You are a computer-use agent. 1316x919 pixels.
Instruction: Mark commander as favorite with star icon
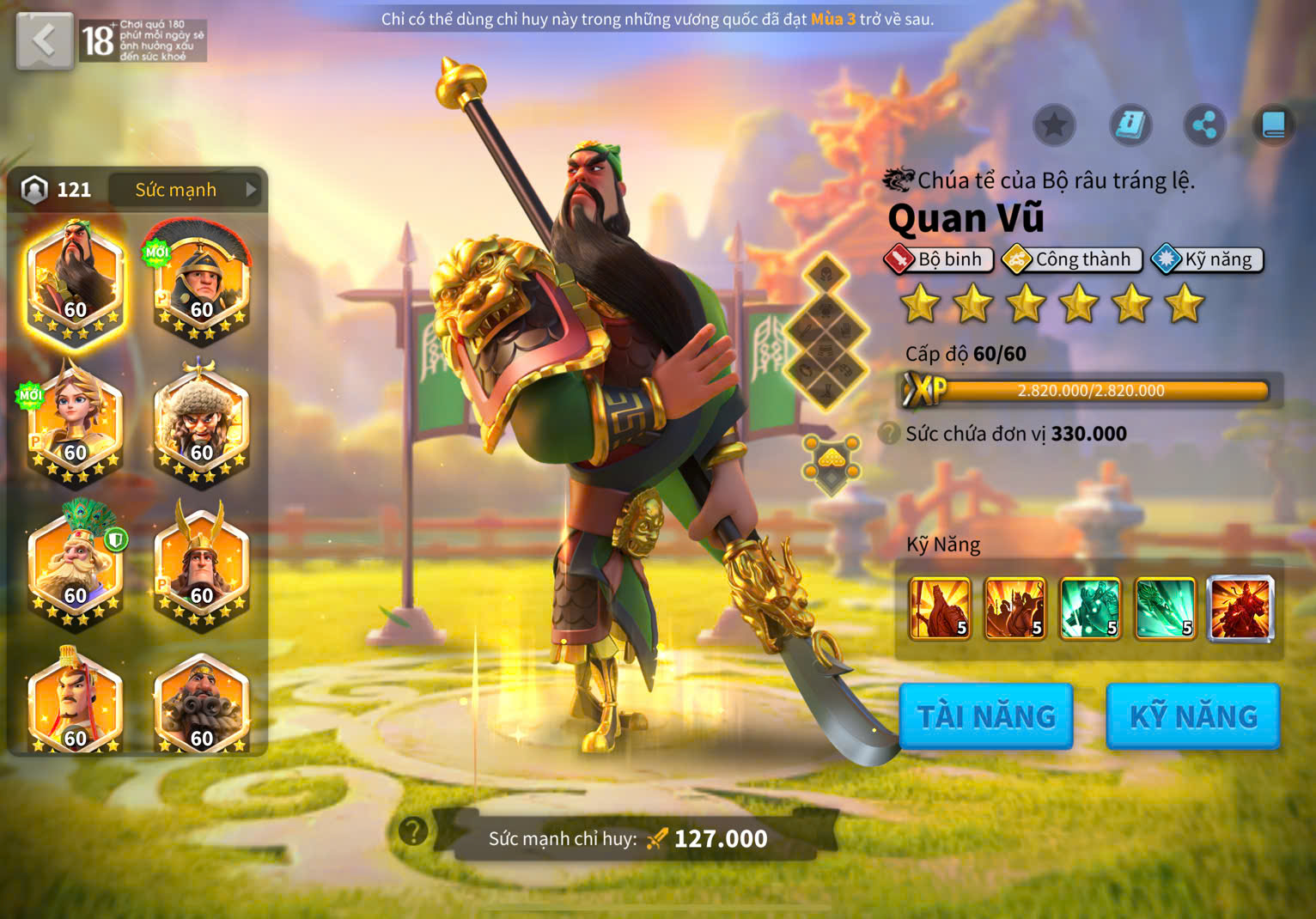point(1054,126)
